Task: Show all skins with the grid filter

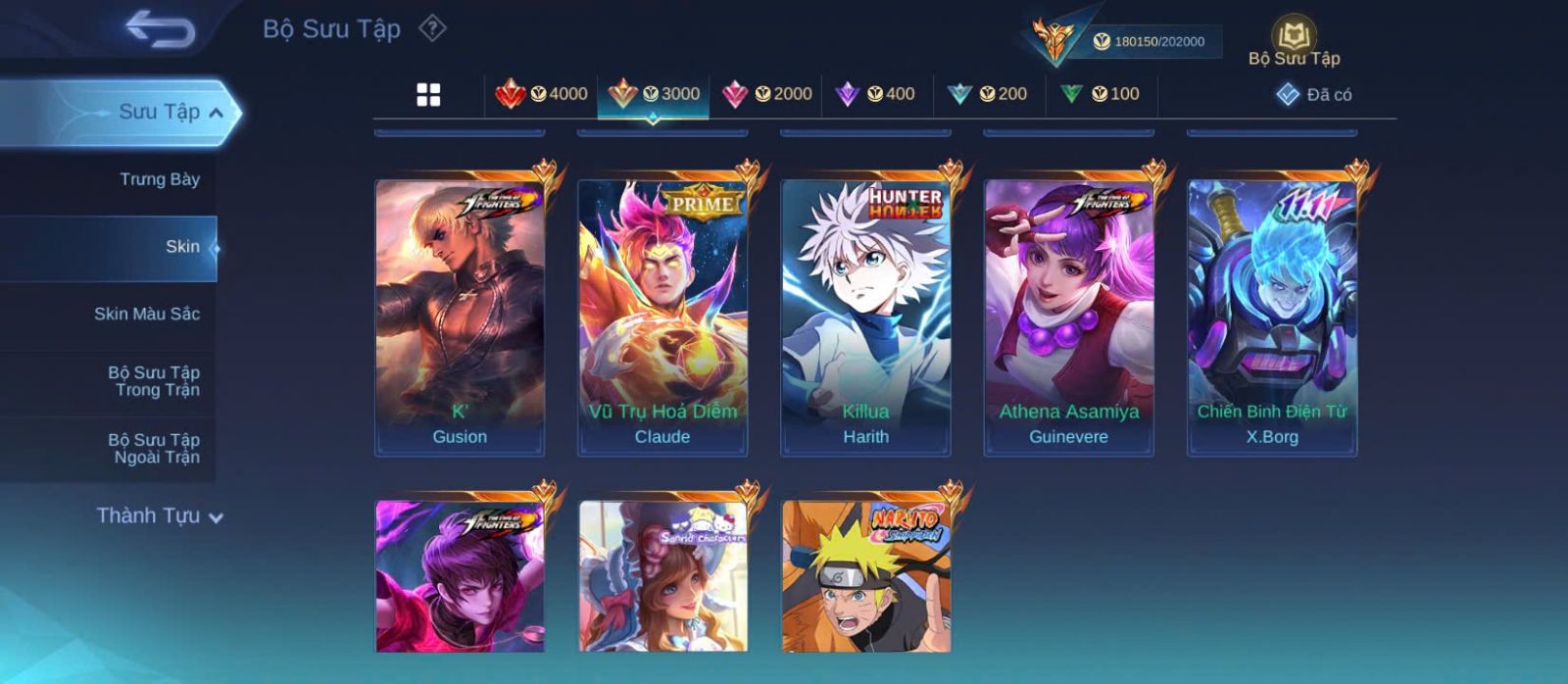Action: point(428,95)
